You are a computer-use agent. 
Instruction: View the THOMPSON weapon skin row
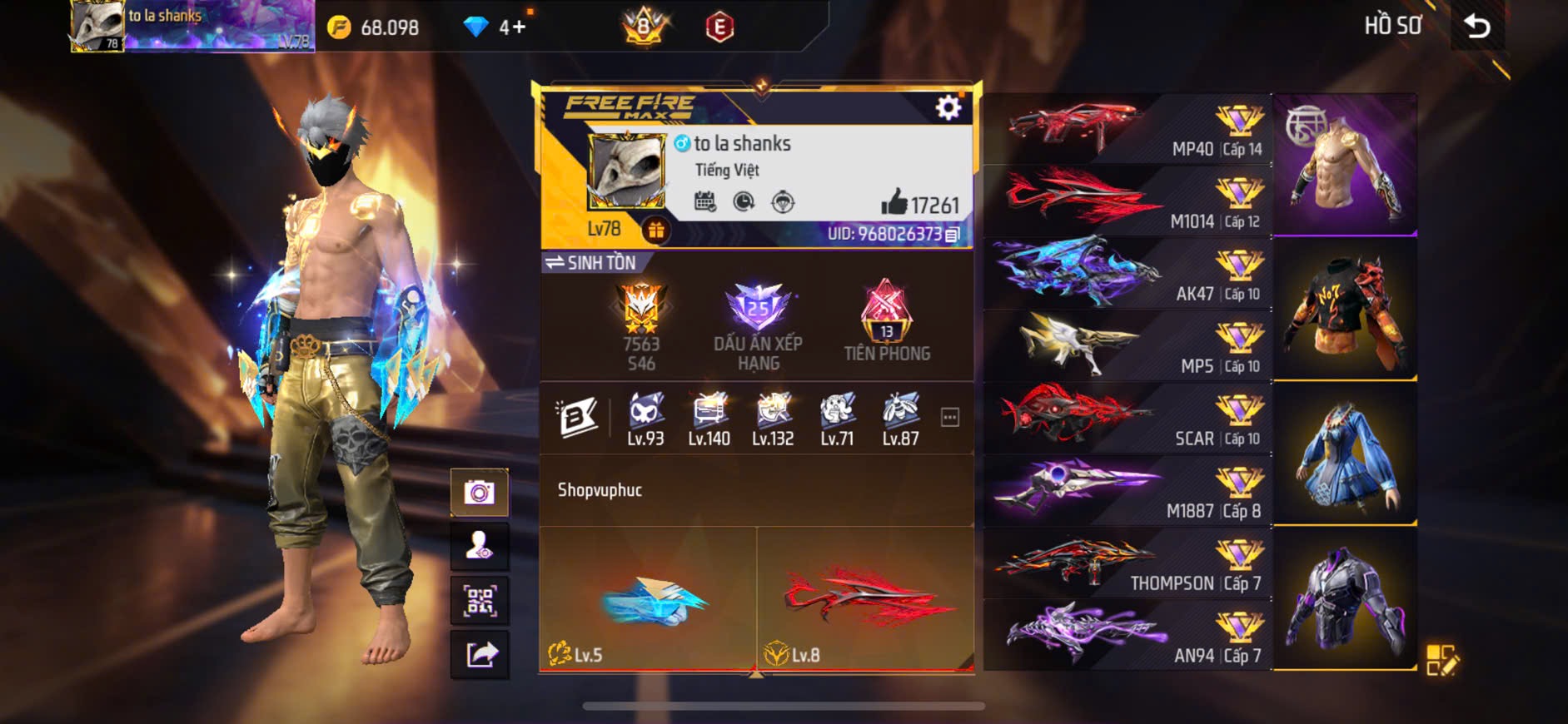click(1127, 563)
